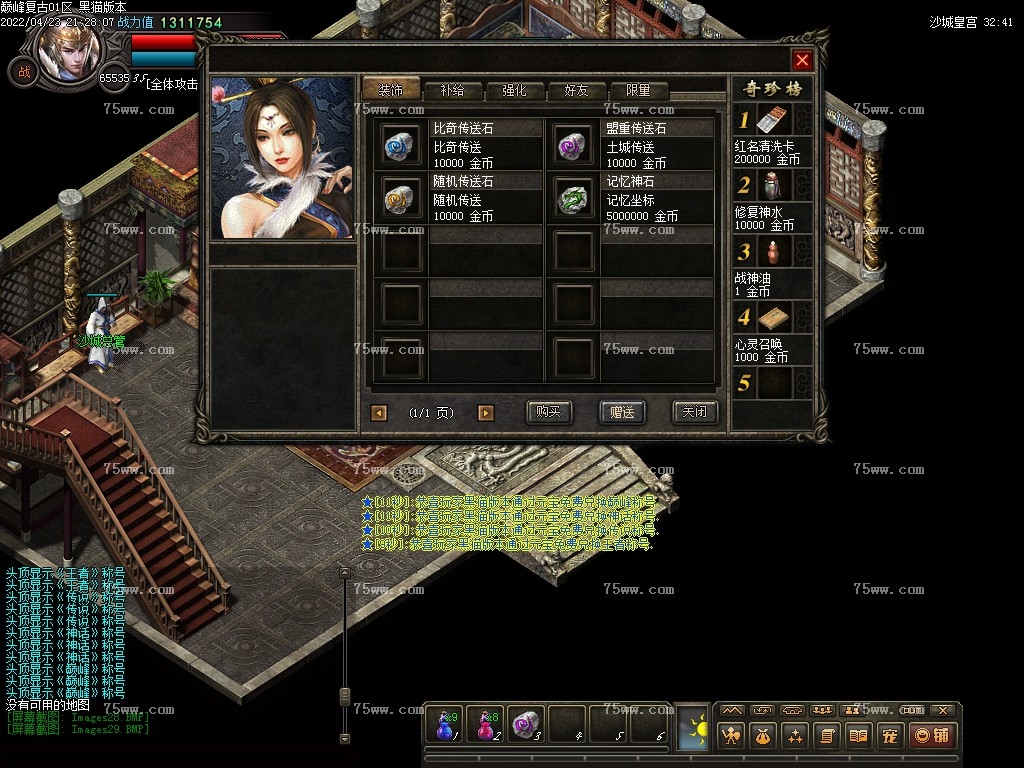Image resolution: width=1024 pixels, height=768 pixels.
Task: Use the red potion in hotbar slot 2
Action: point(486,724)
